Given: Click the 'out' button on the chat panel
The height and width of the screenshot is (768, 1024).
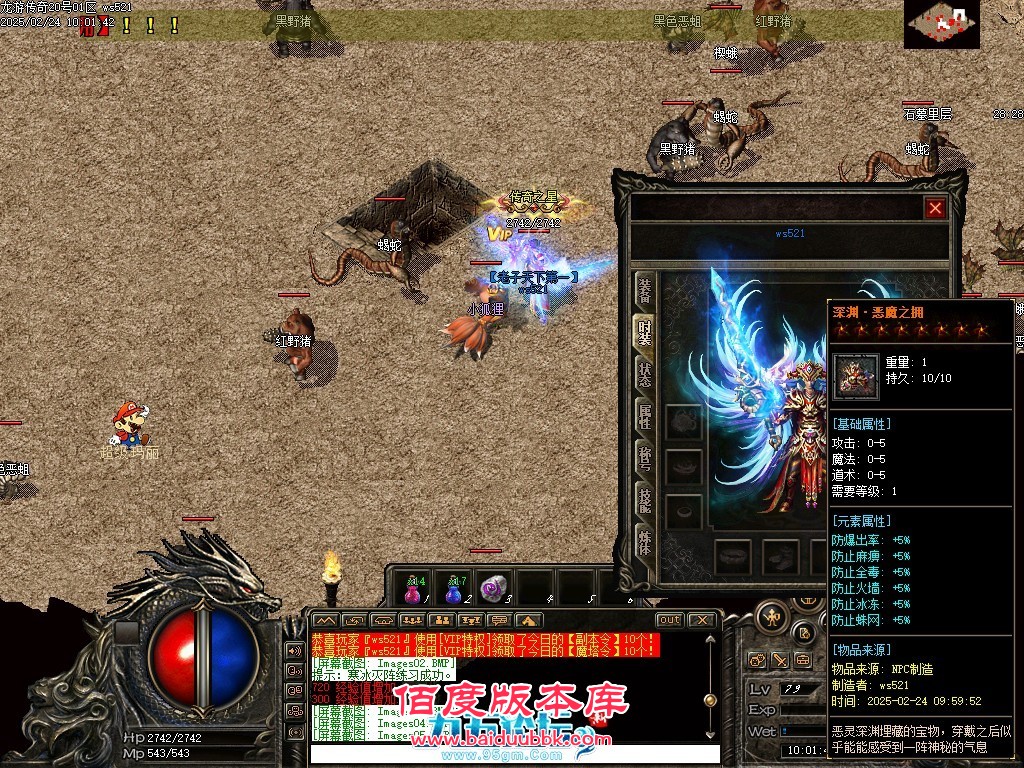Looking at the screenshot, I should coord(670,620).
